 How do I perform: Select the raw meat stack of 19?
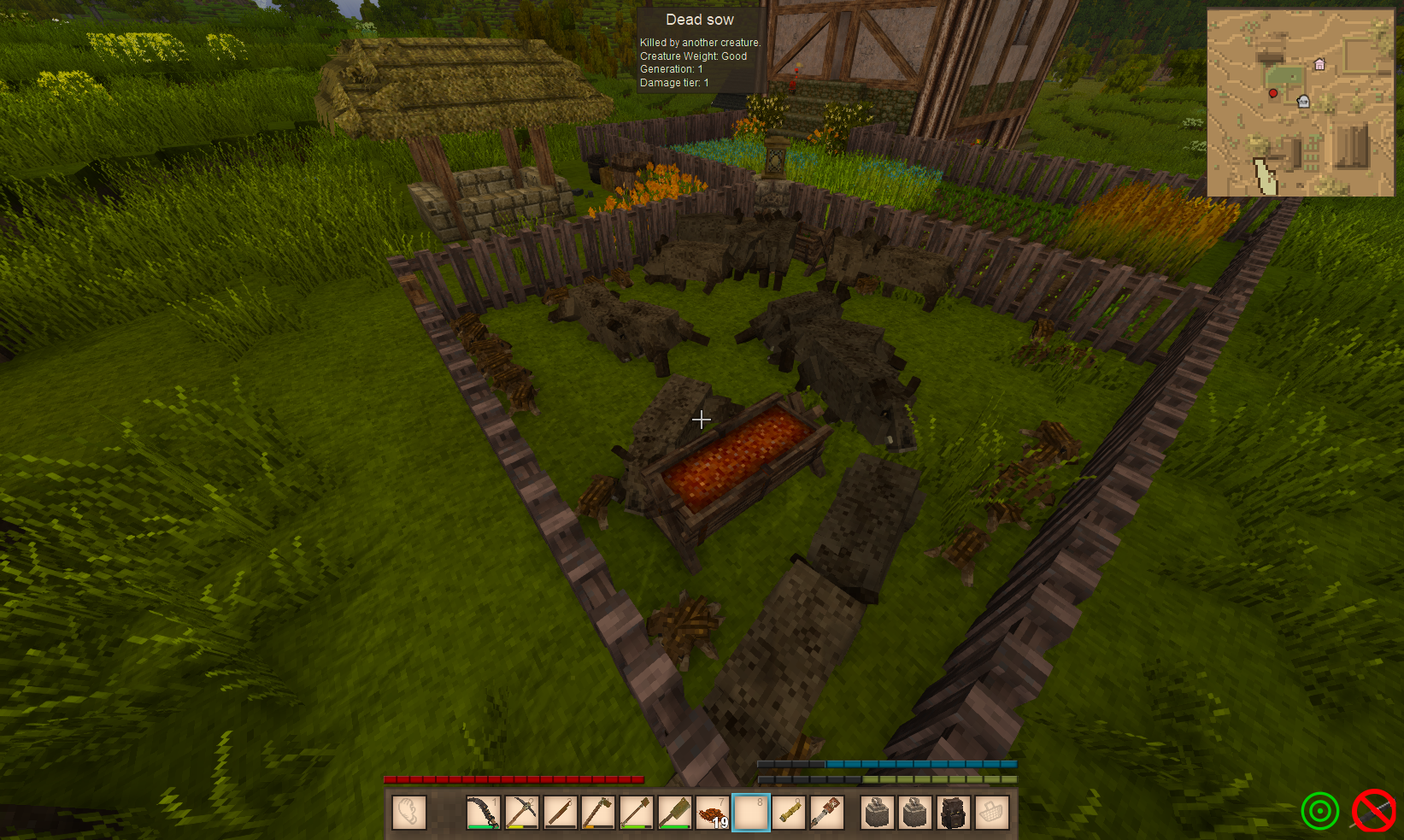[x=713, y=813]
